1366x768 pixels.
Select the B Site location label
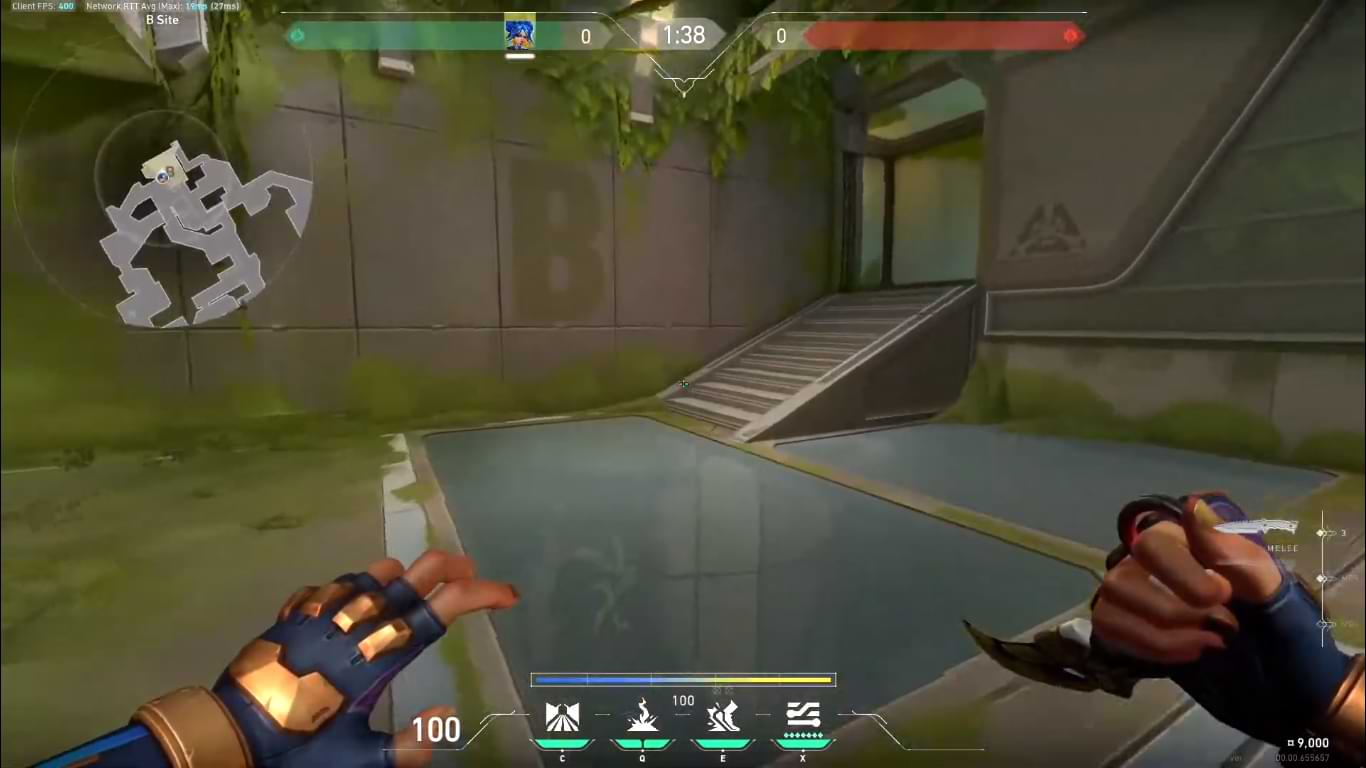click(x=165, y=19)
